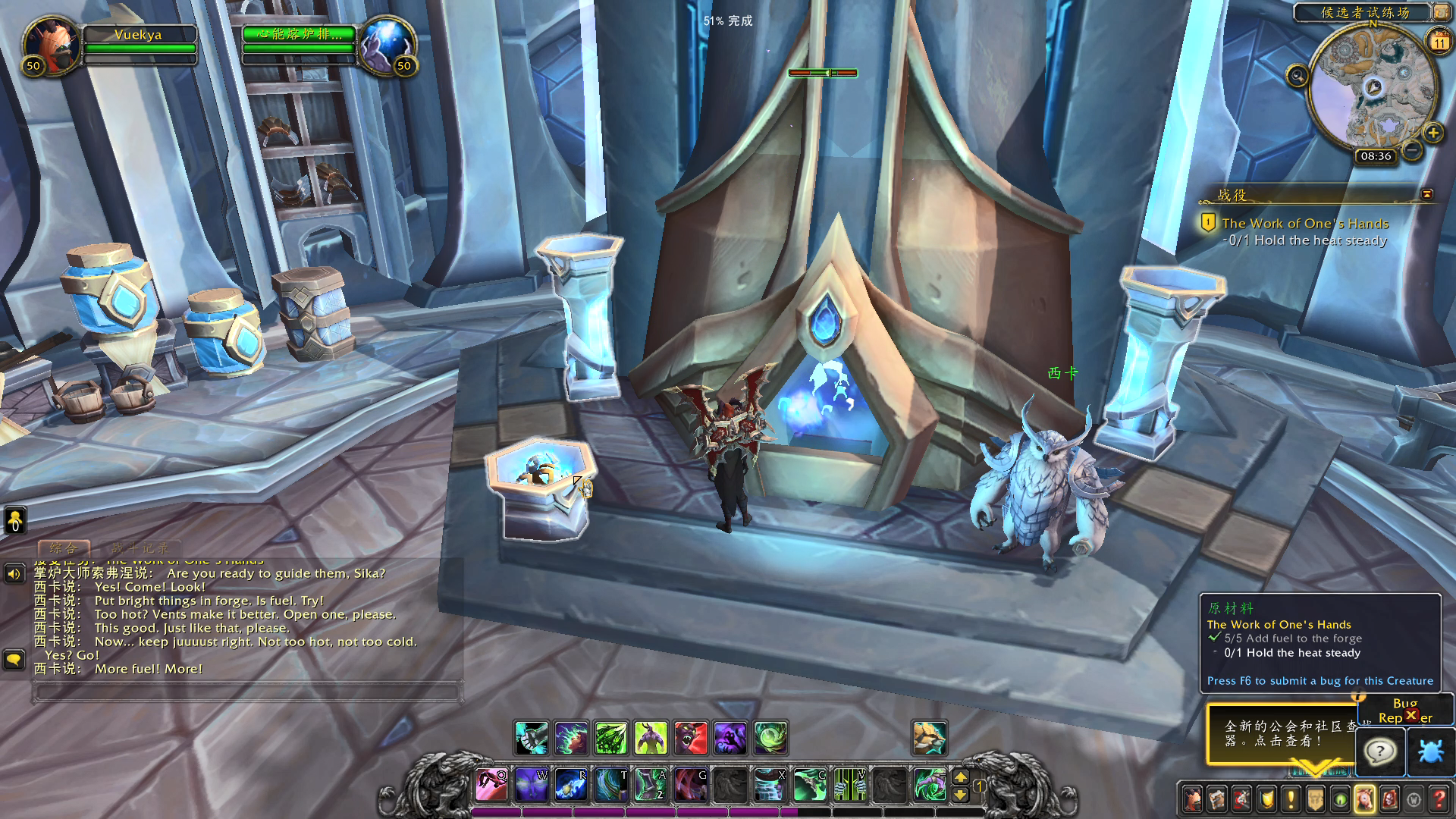Open the chat speech bubble menu
The width and height of the screenshot is (1456, 819).
click(14, 659)
